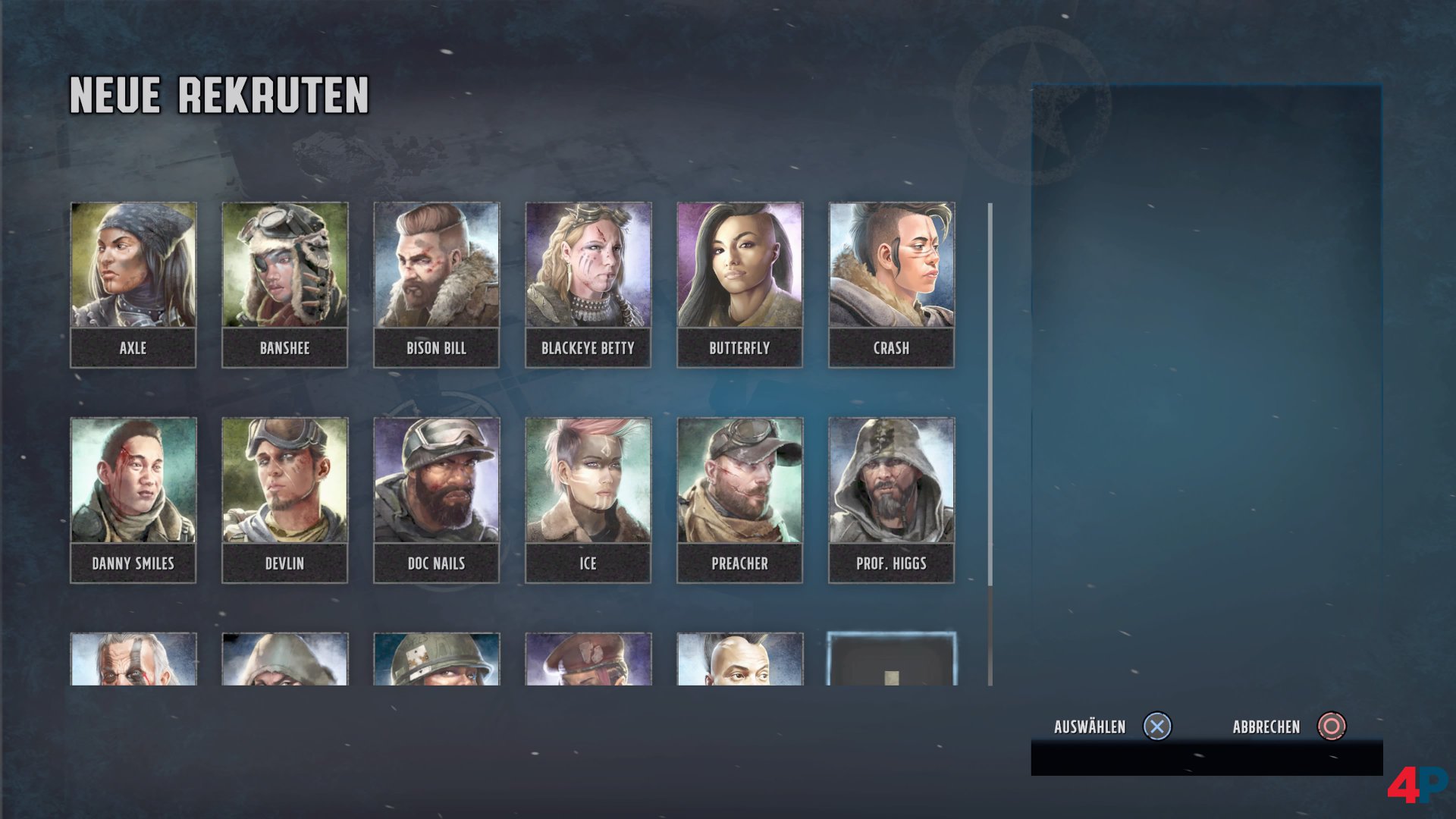This screenshot has width=1456, height=819.
Task: Choose the Devlin recruit card
Action: [284, 500]
